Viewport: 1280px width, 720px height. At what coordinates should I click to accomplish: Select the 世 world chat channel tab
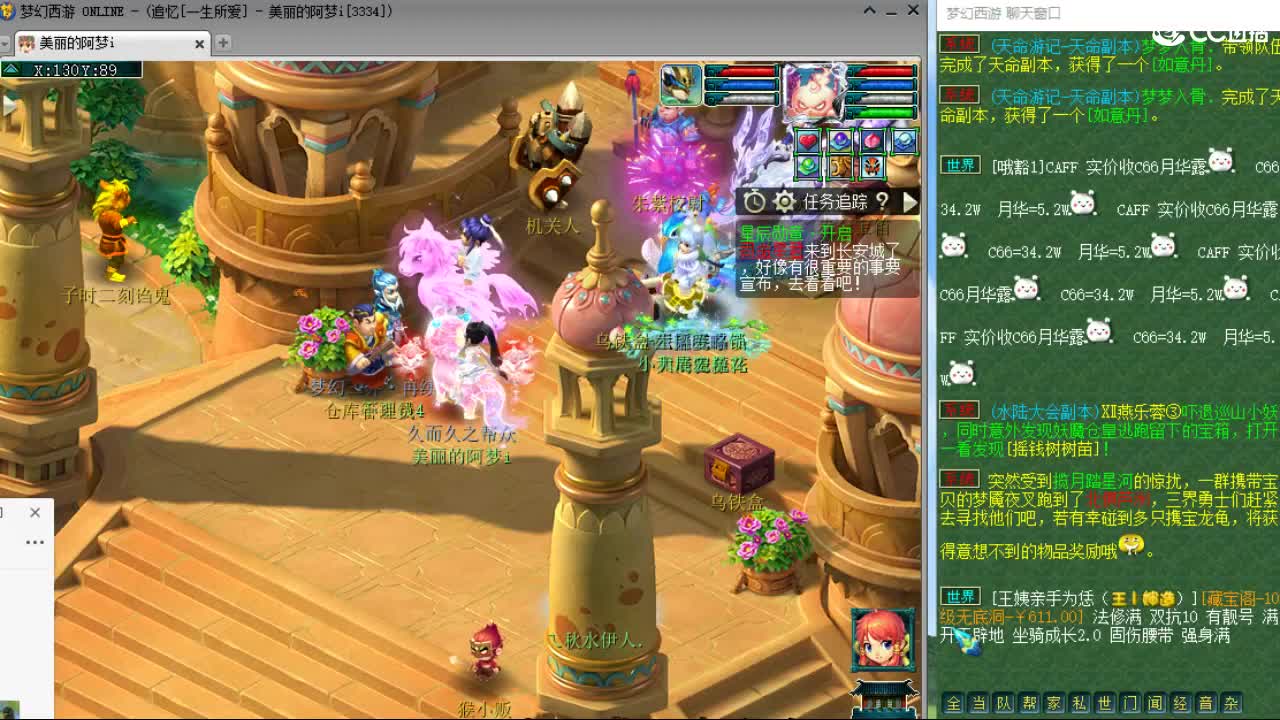pyautogui.click(x=1105, y=703)
